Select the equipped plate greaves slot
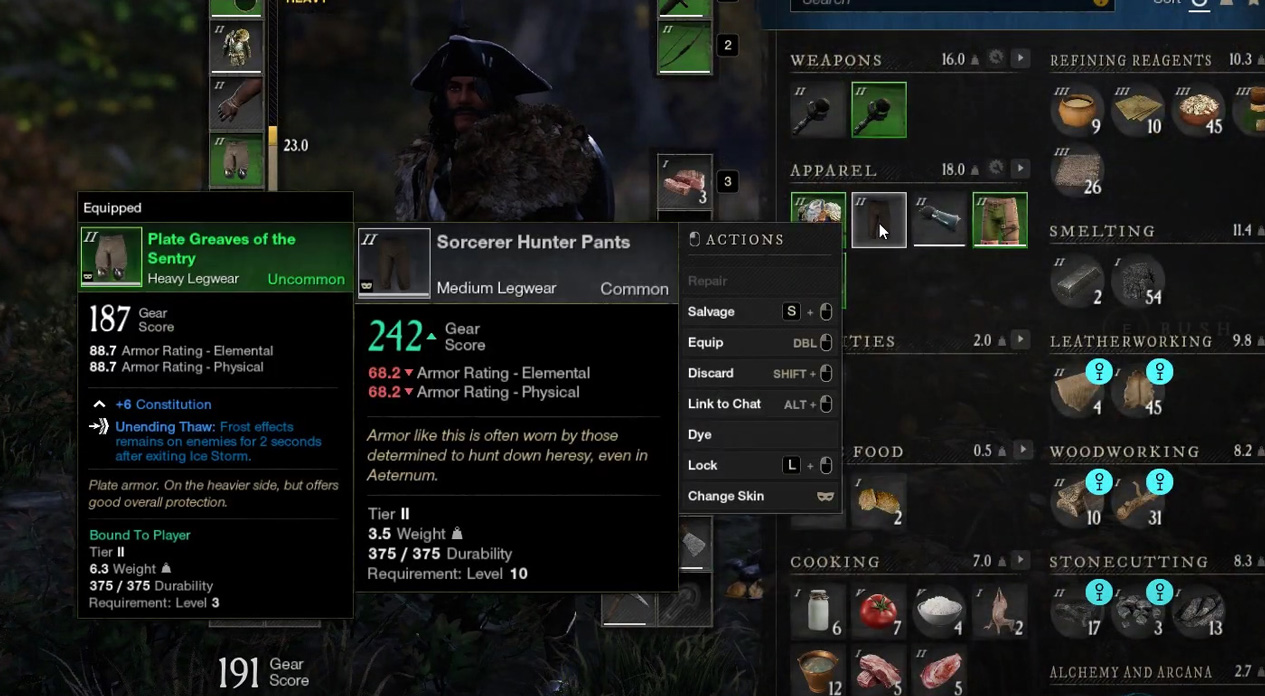1265x696 pixels. [237, 160]
